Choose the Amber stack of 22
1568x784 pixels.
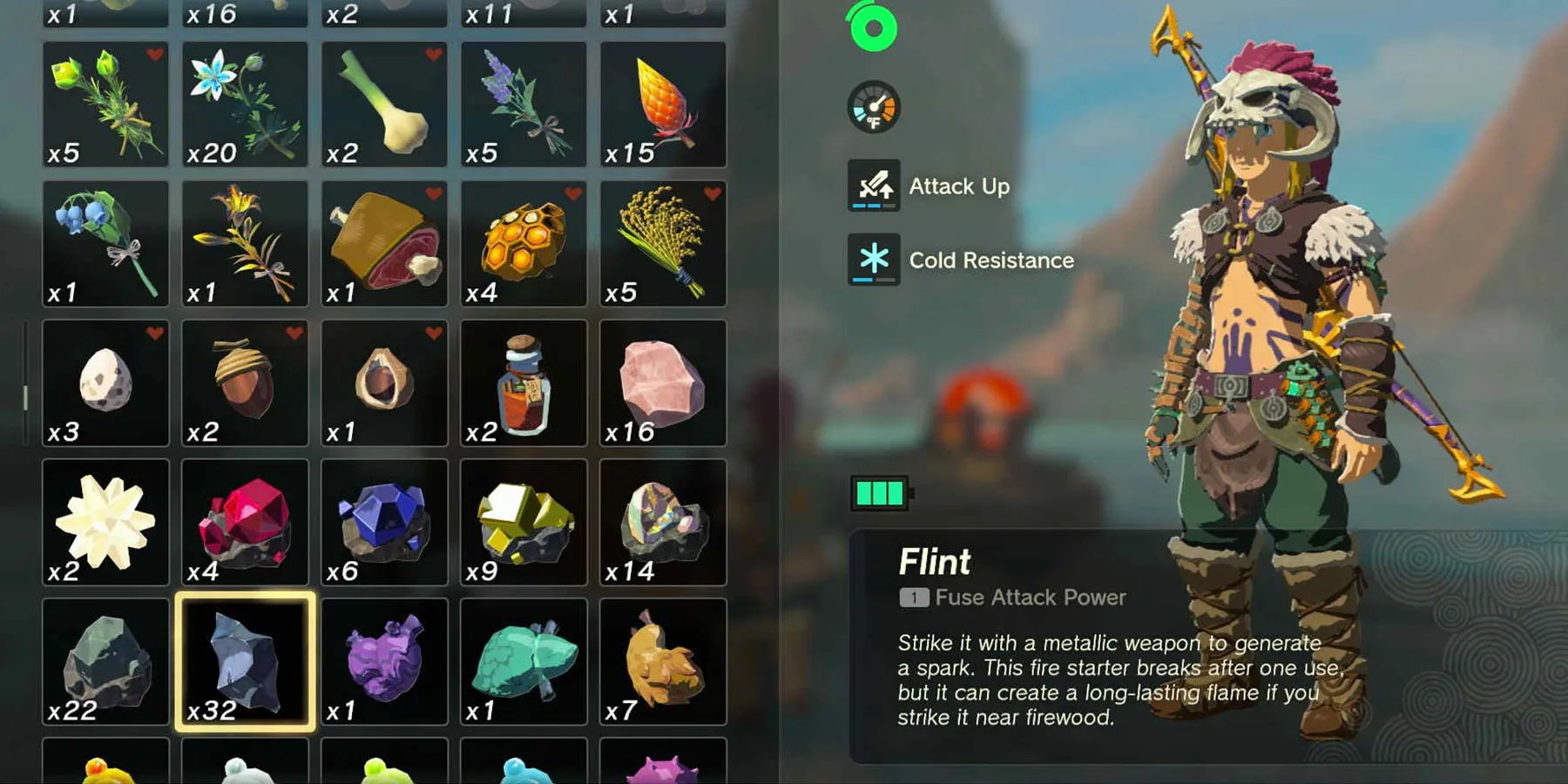click(105, 662)
